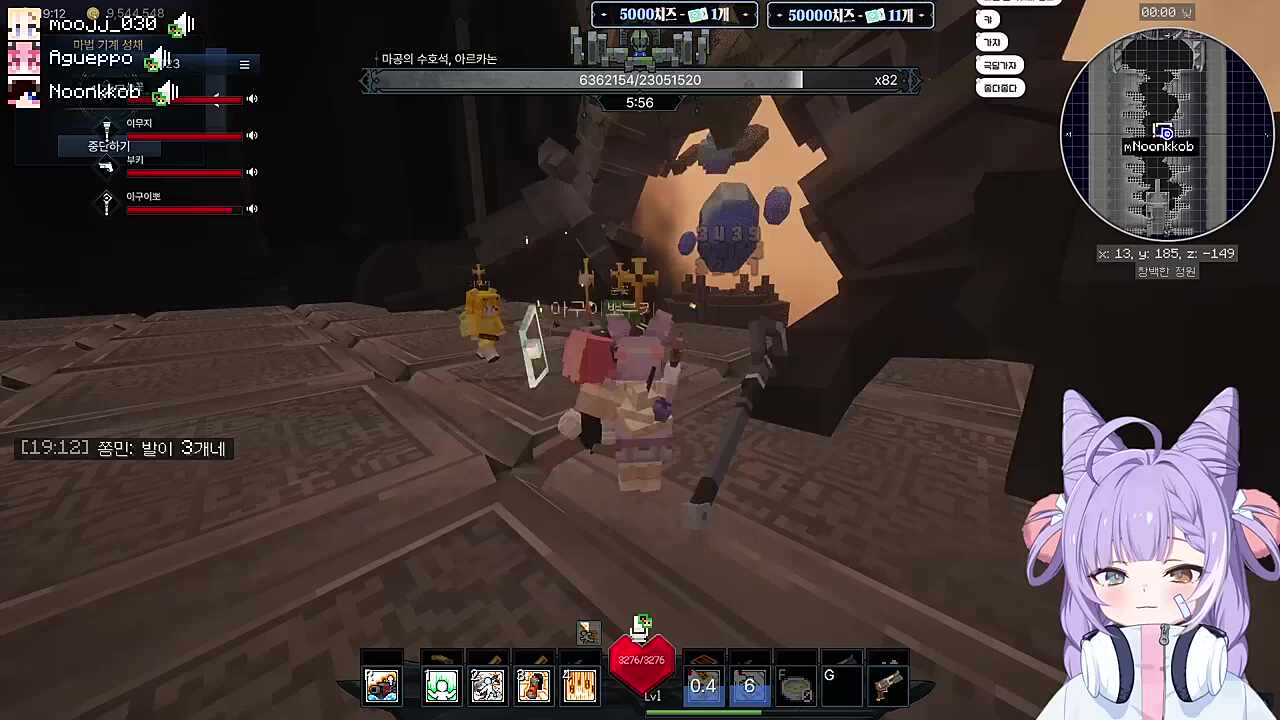Click the 5000치즈 donation goal banner
1280x720 pixels.
point(674,15)
